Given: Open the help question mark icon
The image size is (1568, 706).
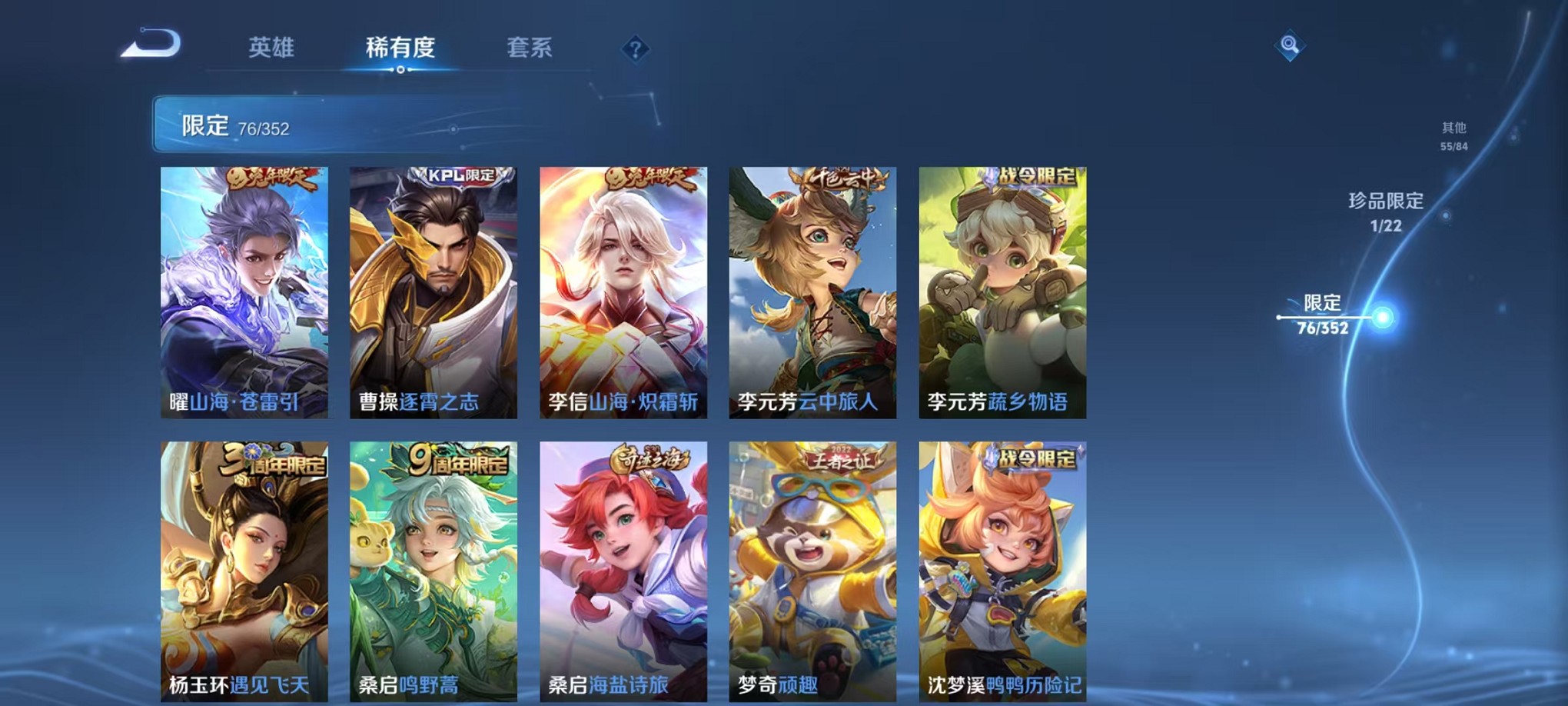Looking at the screenshot, I should coord(635,49).
